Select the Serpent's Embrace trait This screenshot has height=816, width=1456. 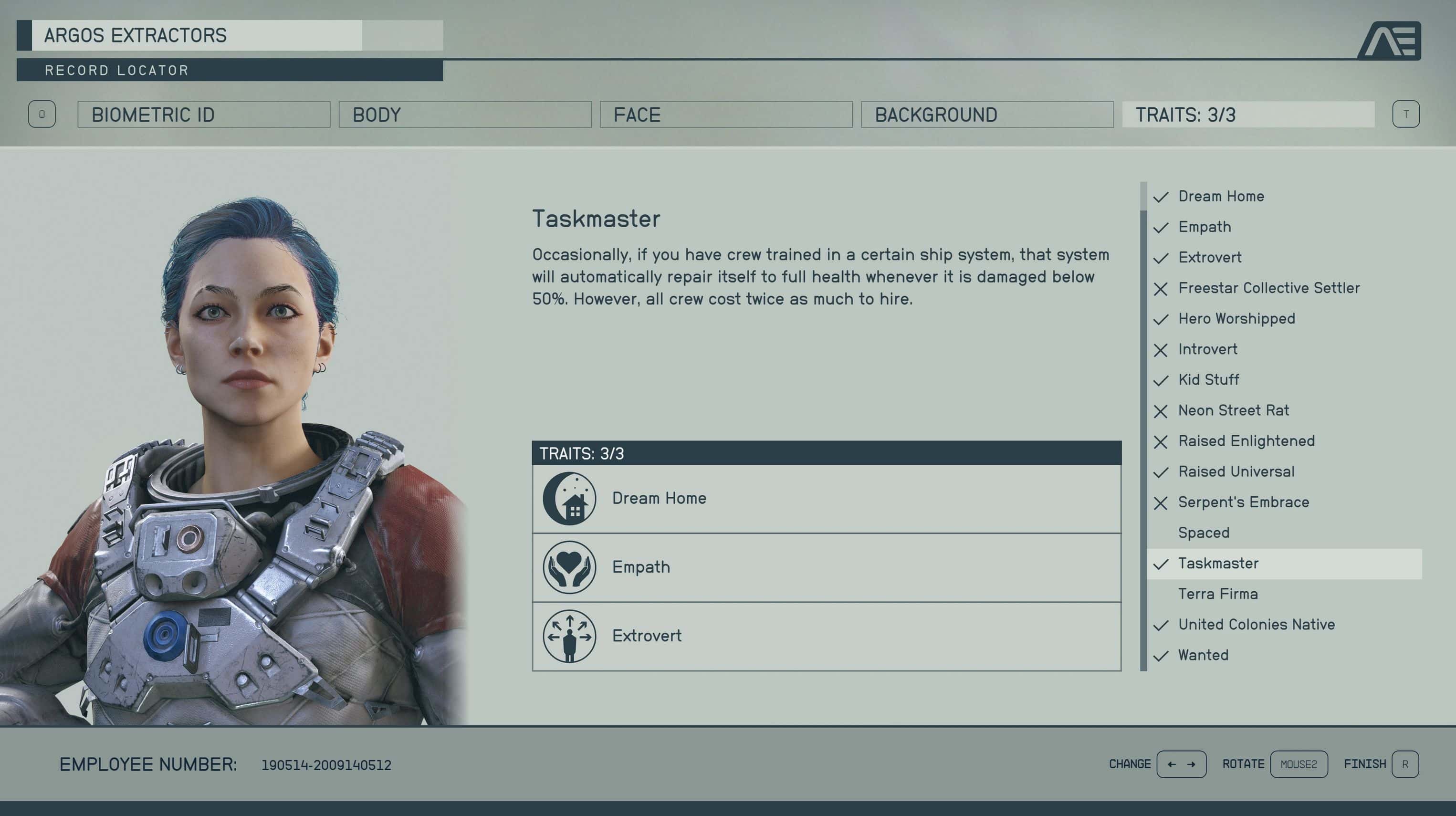pyautogui.click(x=1244, y=502)
